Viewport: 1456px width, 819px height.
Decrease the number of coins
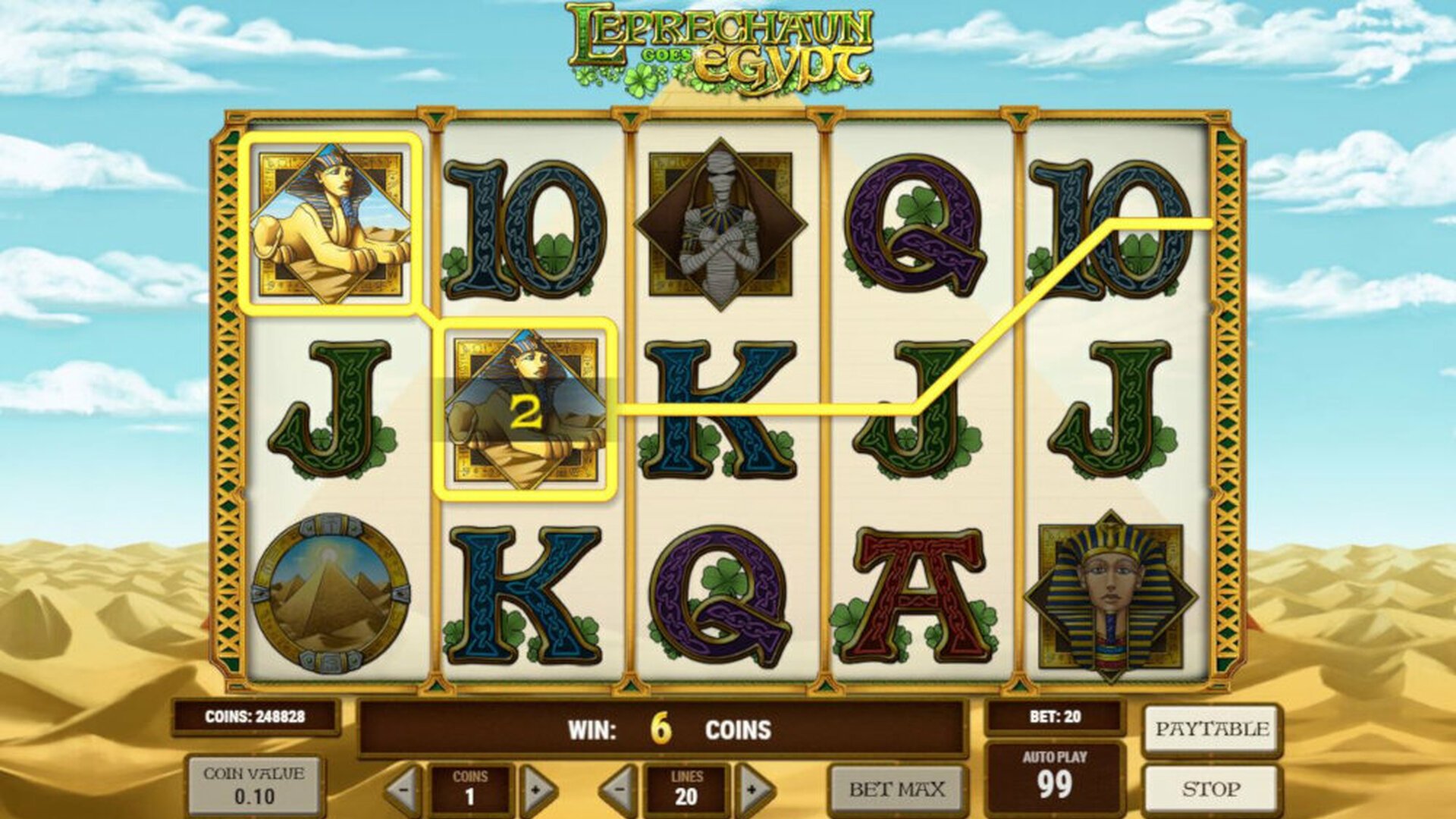pyautogui.click(x=403, y=790)
